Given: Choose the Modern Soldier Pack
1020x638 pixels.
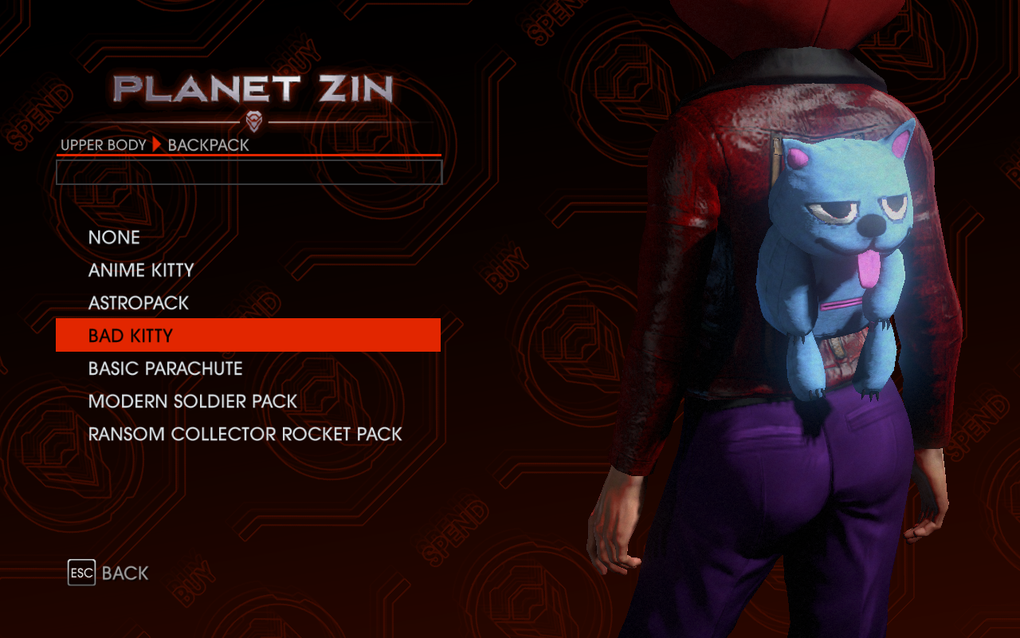Looking at the screenshot, I should [193, 401].
